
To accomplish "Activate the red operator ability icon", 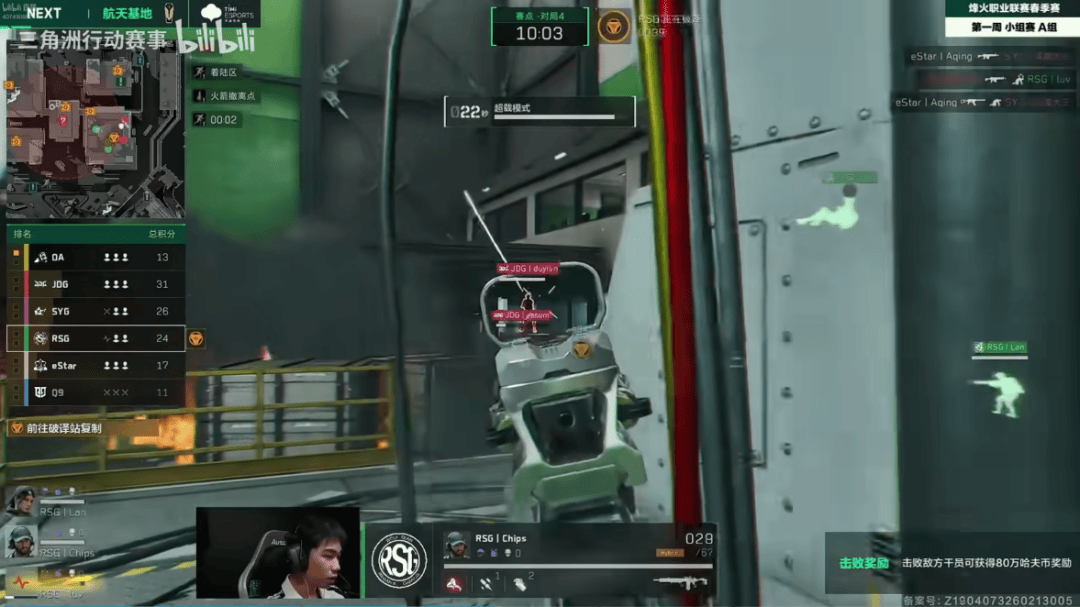I will click(x=454, y=584).
